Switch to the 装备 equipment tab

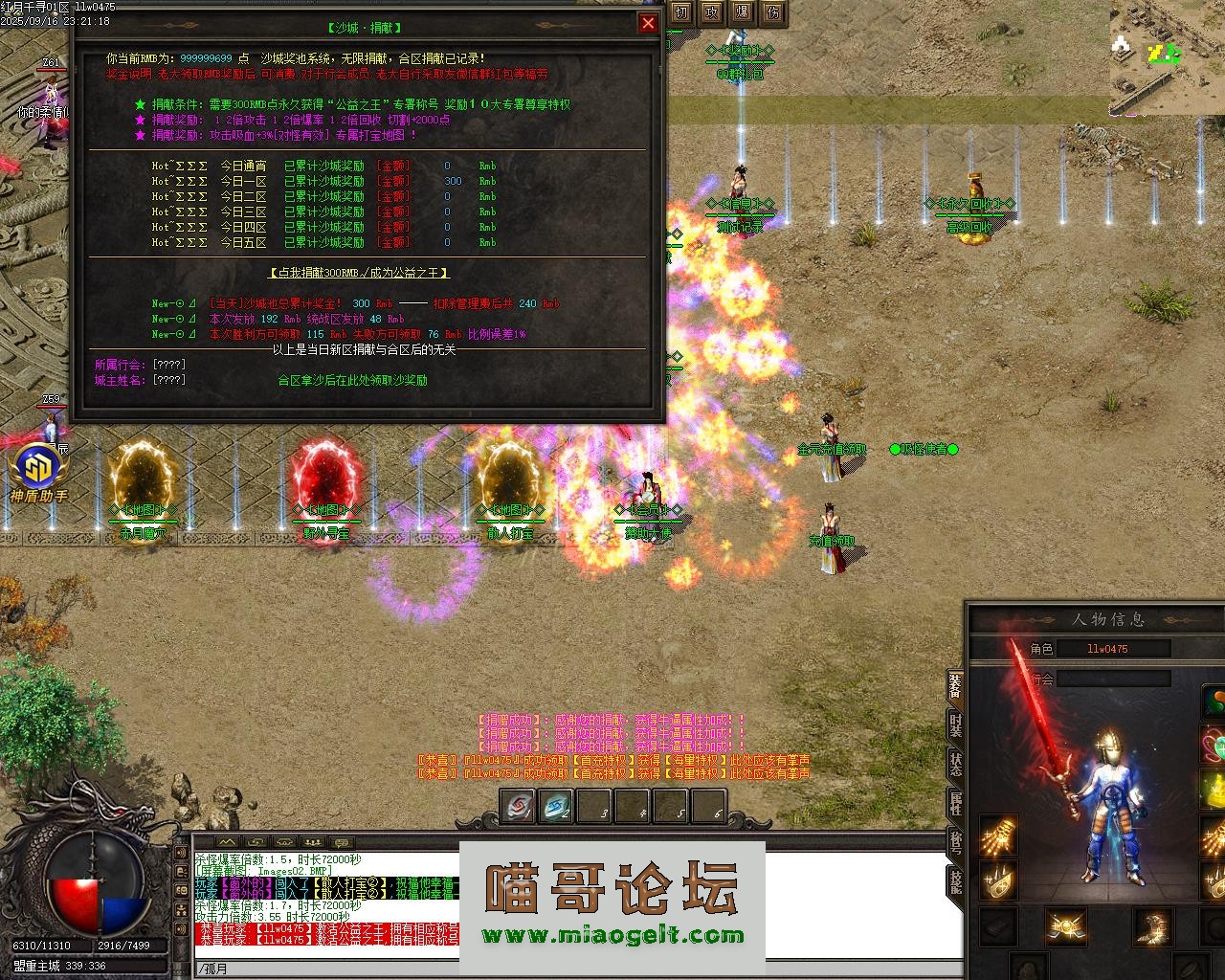tap(955, 686)
